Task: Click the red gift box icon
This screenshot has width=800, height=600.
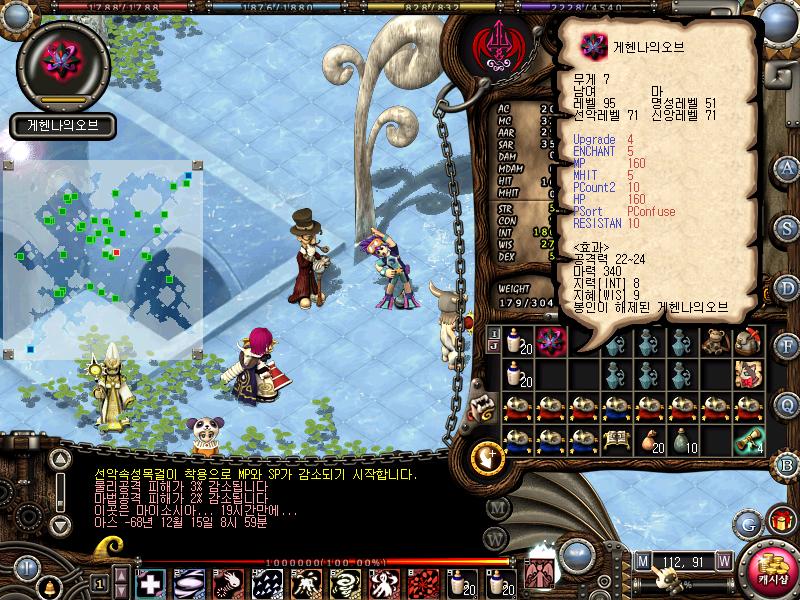Action: [778, 520]
